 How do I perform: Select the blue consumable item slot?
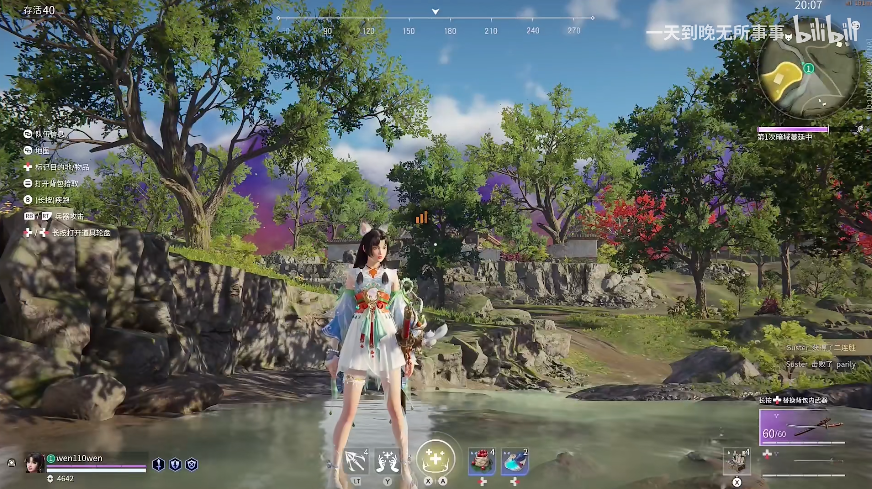pyautogui.click(x=515, y=460)
